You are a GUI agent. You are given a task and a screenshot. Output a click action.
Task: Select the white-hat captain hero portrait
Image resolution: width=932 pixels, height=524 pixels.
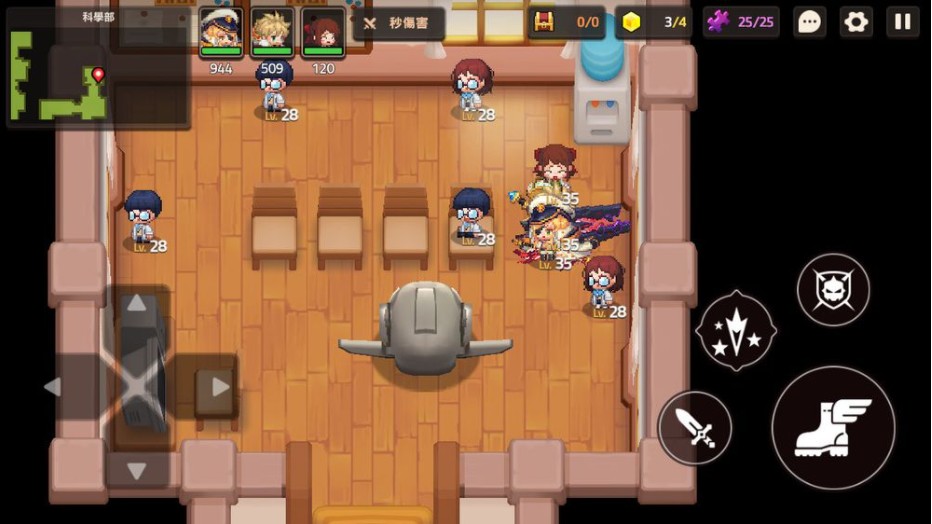(221, 32)
